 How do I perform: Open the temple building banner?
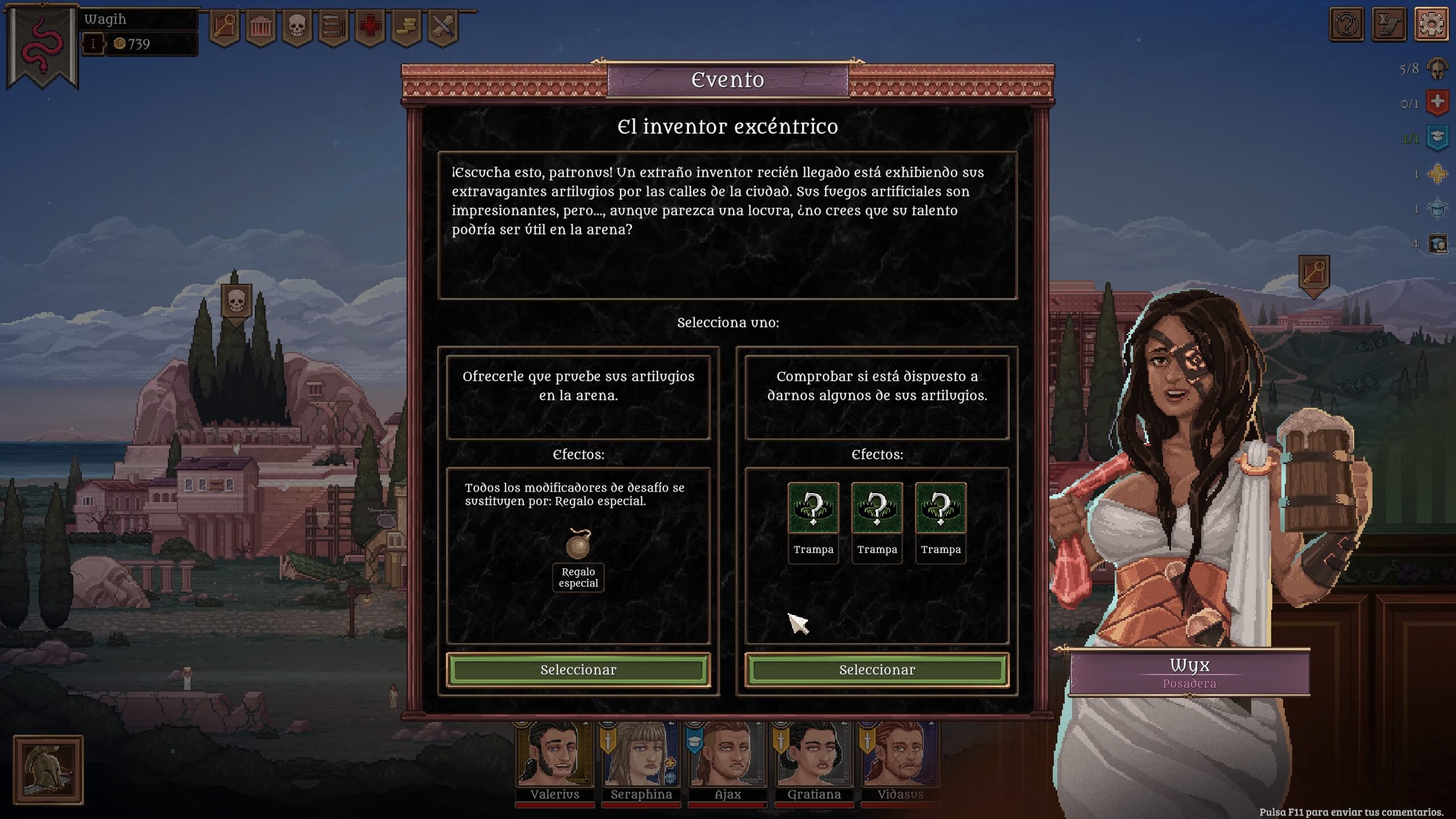point(261,27)
